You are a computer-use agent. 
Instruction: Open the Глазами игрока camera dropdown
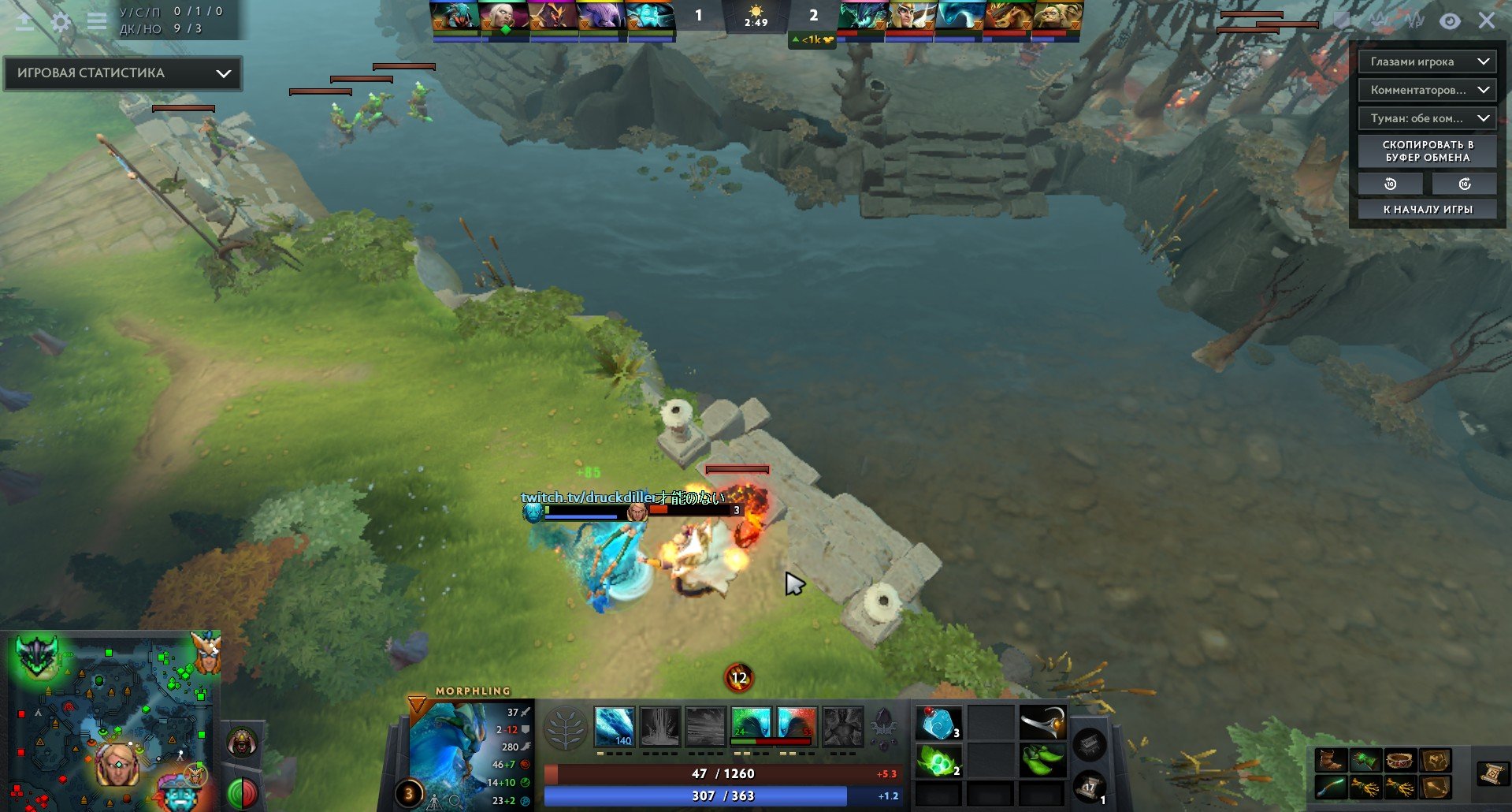1426,61
